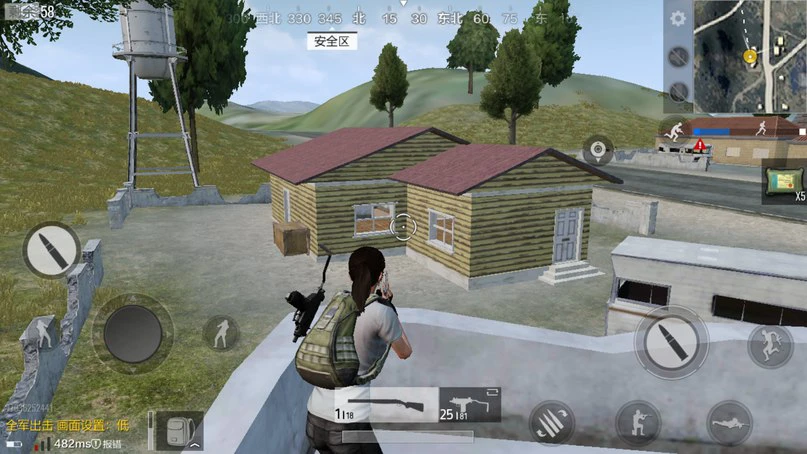
Task: Tap the leaning figure button near the joystick
Action: (221, 333)
